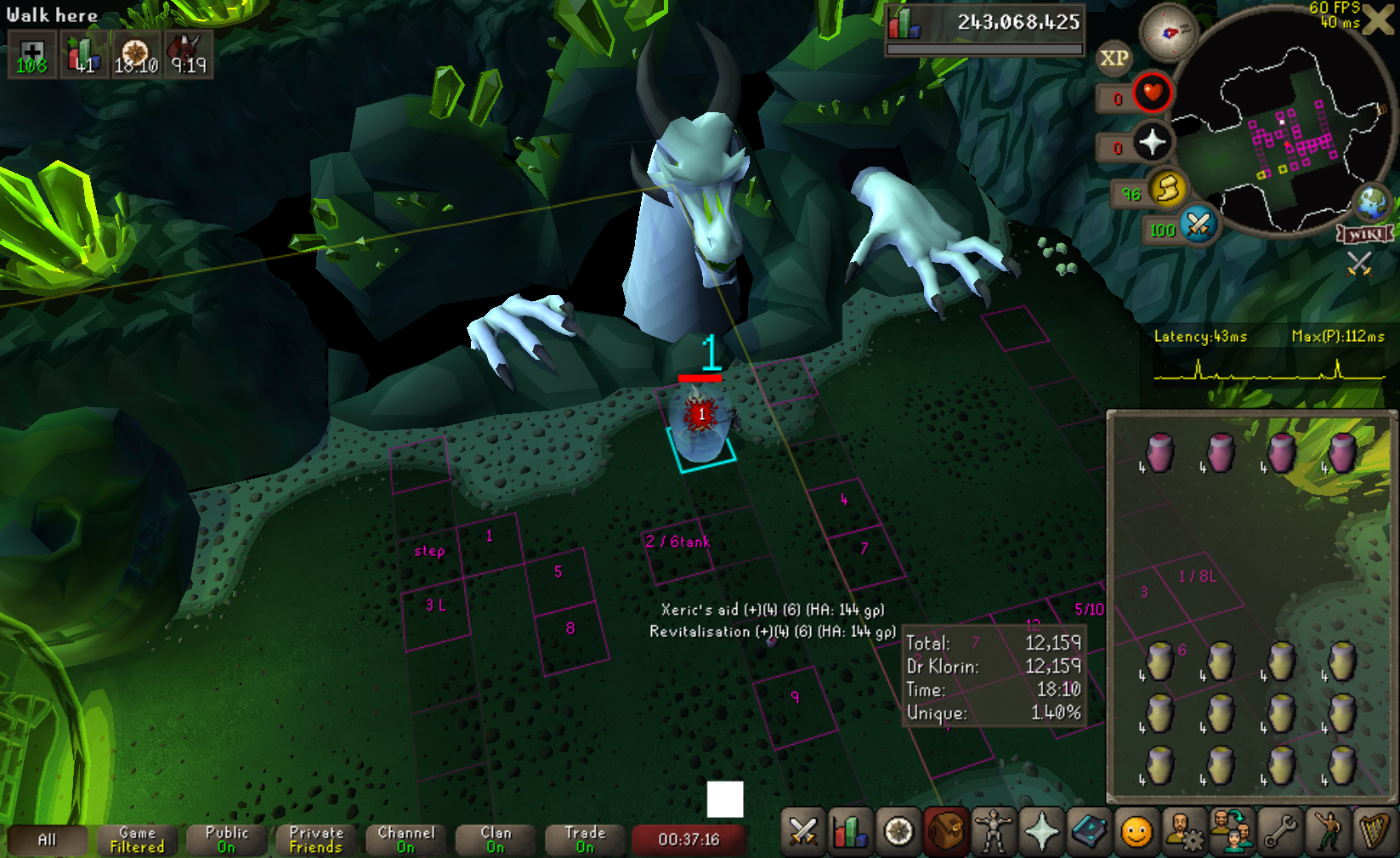Click the compass to face north
This screenshot has height=858, width=1400.
pyautogui.click(x=1169, y=33)
